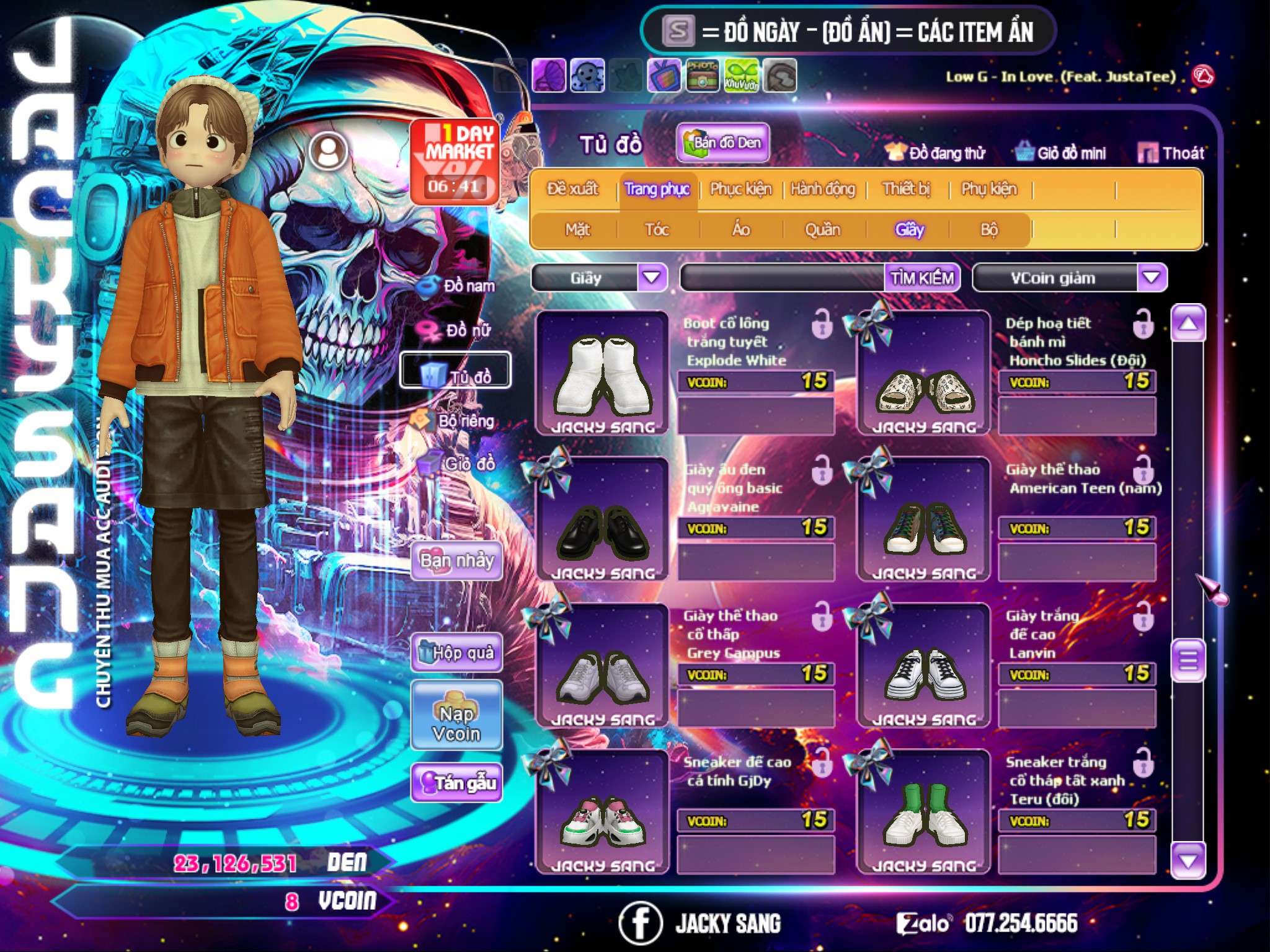
Task: Open the Quần subcategory
Action: (822, 230)
